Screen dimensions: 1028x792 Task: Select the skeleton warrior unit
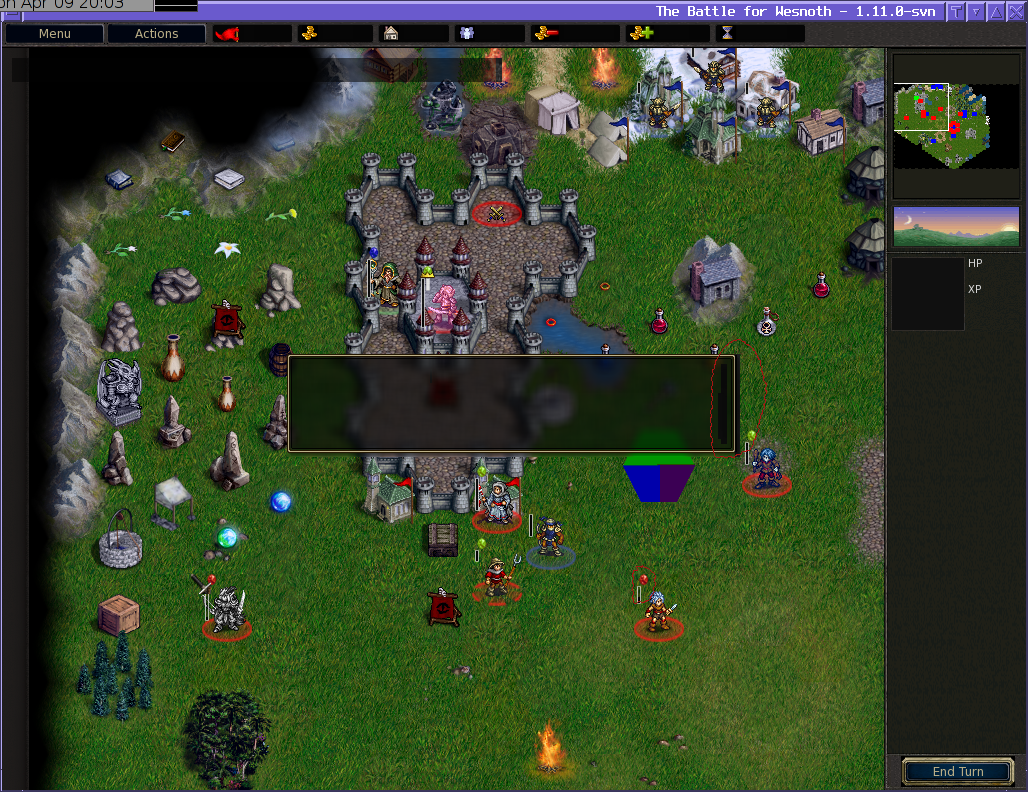click(x=227, y=608)
